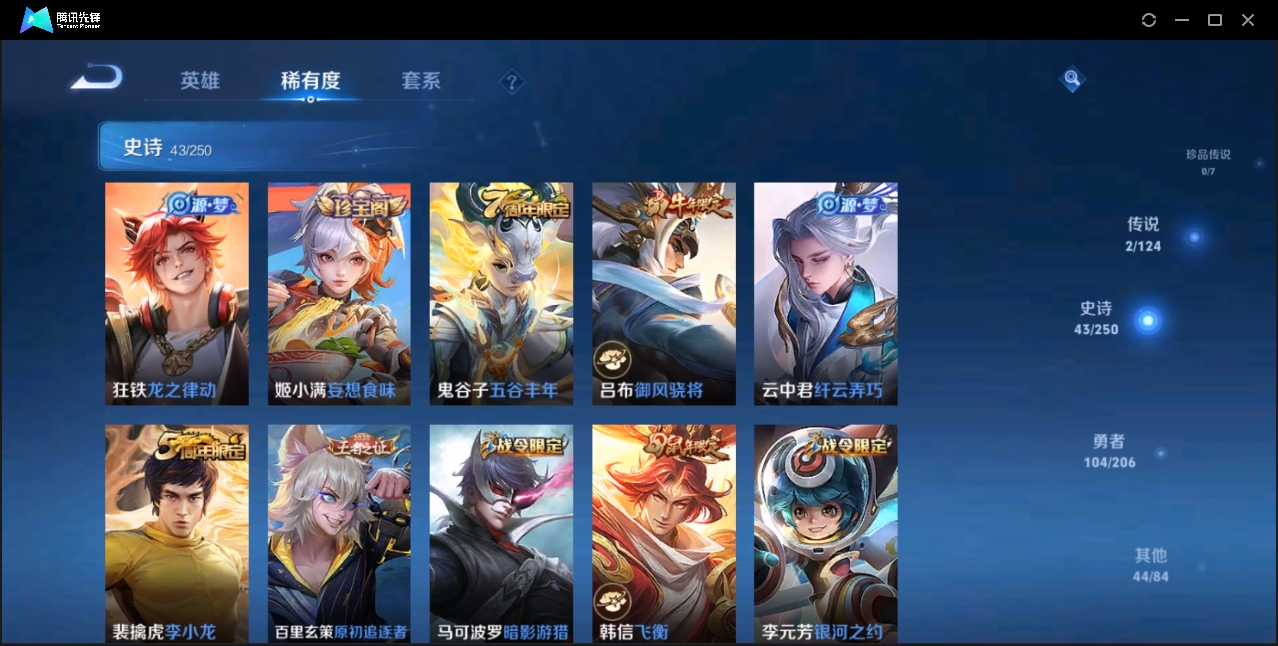Viewport: 1278px width, 646px height.
Task: Open the skin search magnifier
Action: tap(1072, 78)
